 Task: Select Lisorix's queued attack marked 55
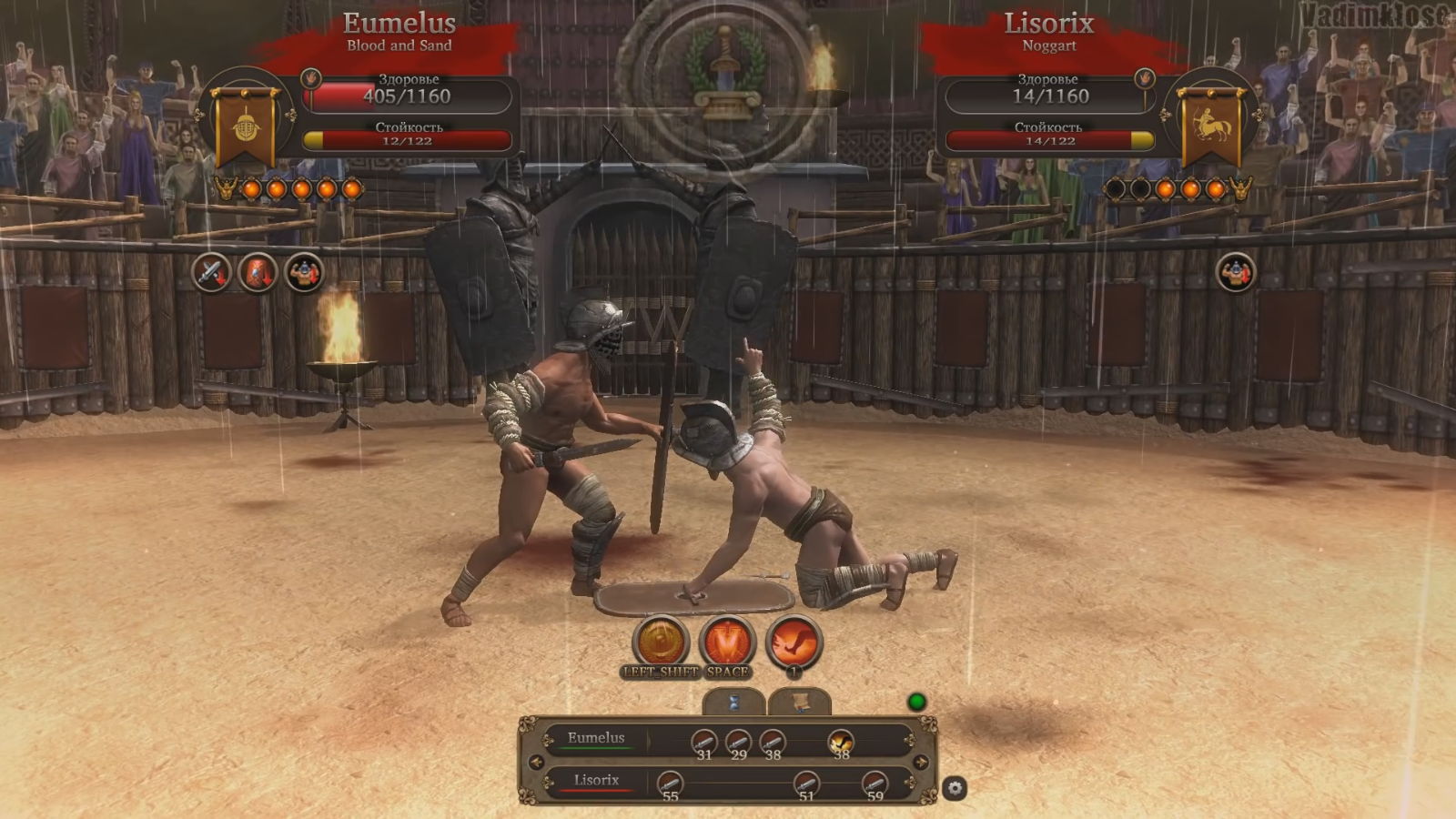pos(670,784)
